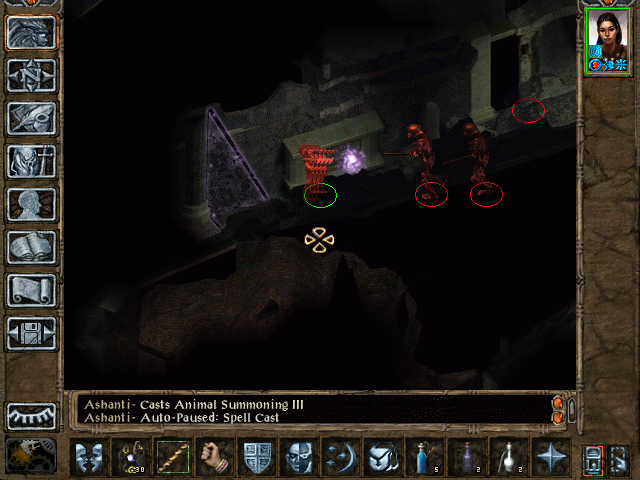This screenshot has height=480, width=640.
Task: Open the journal with quill icon
Action: tap(31, 117)
